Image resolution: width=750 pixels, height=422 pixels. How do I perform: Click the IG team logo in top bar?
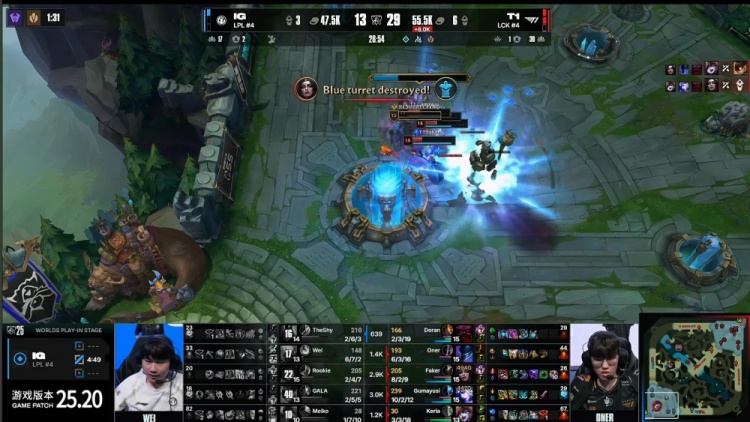coord(221,19)
